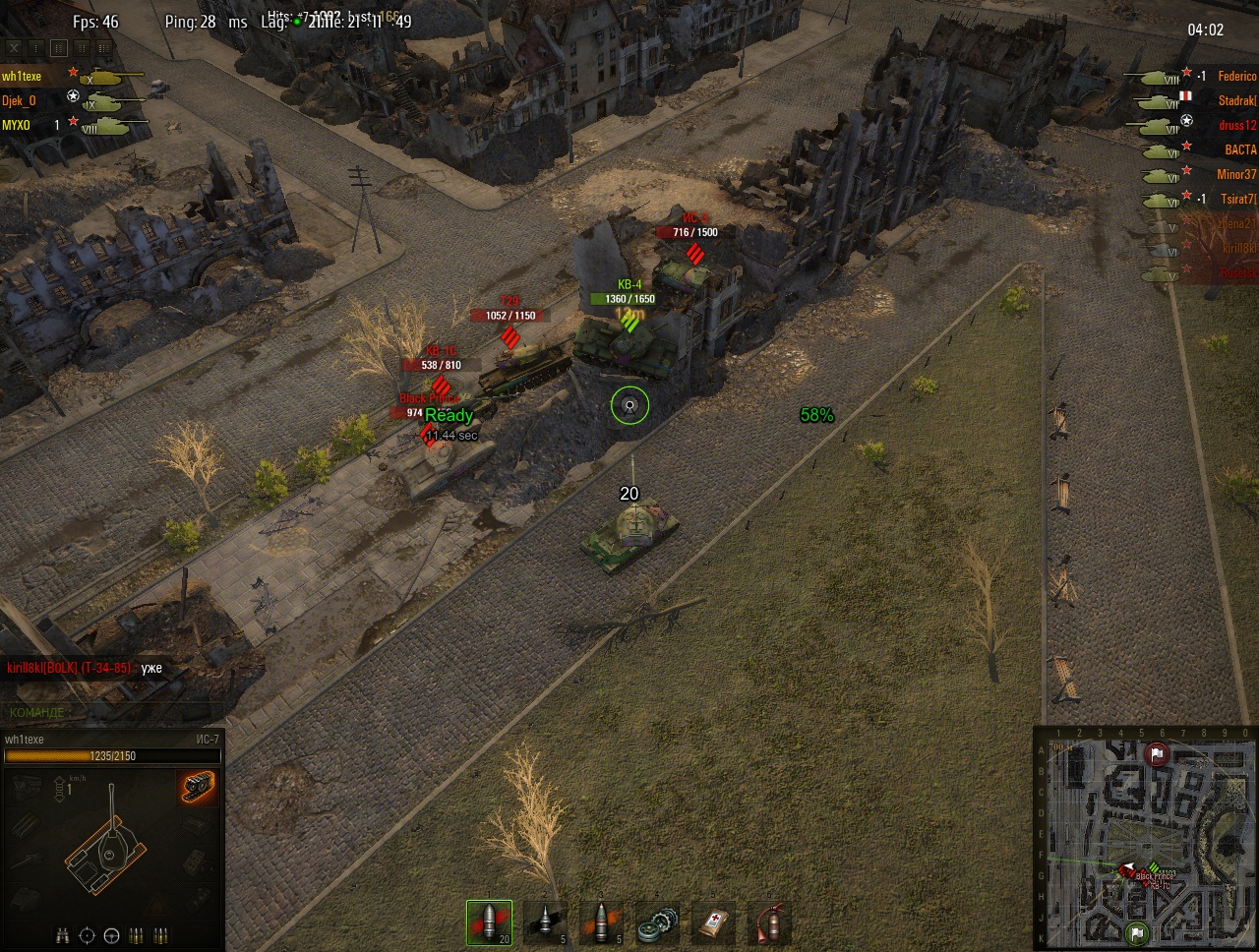
Task: Switch team panel to widest list mode
Action: coord(105,47)
